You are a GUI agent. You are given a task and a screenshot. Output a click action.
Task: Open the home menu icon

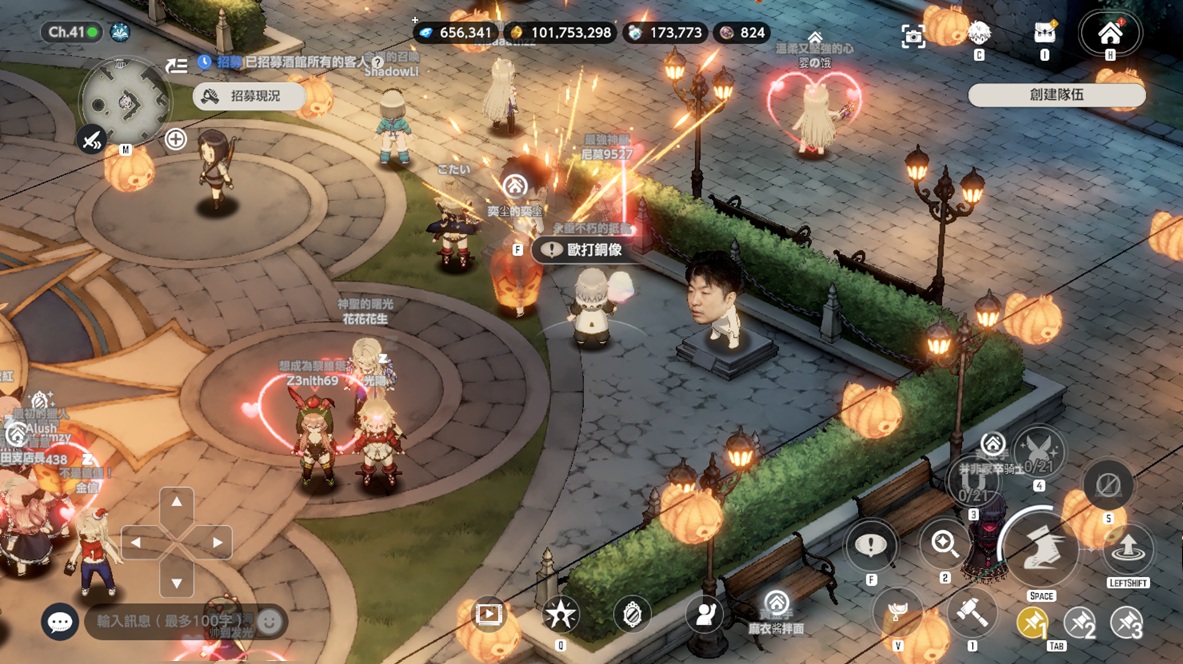1110,34
